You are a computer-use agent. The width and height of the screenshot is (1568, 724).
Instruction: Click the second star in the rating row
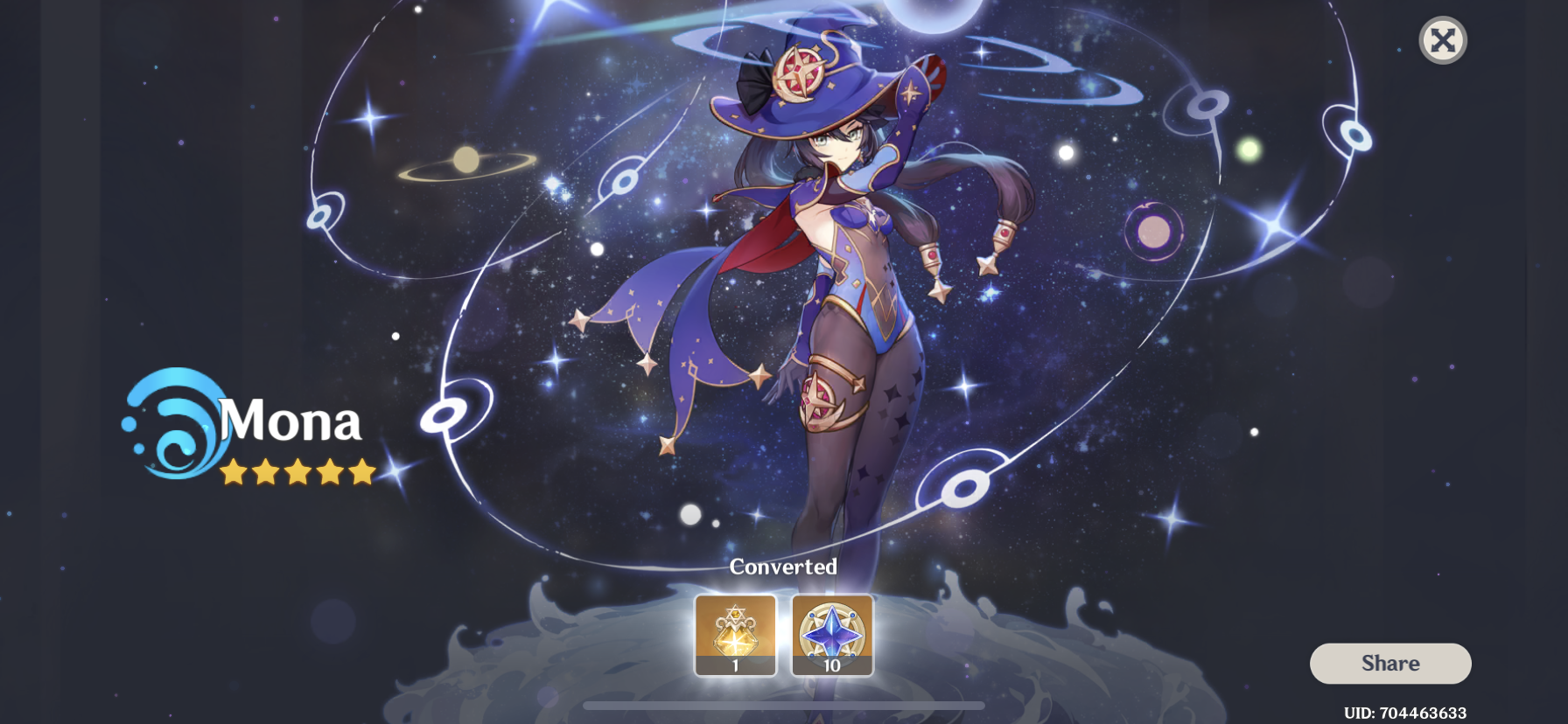coord(265,472)
